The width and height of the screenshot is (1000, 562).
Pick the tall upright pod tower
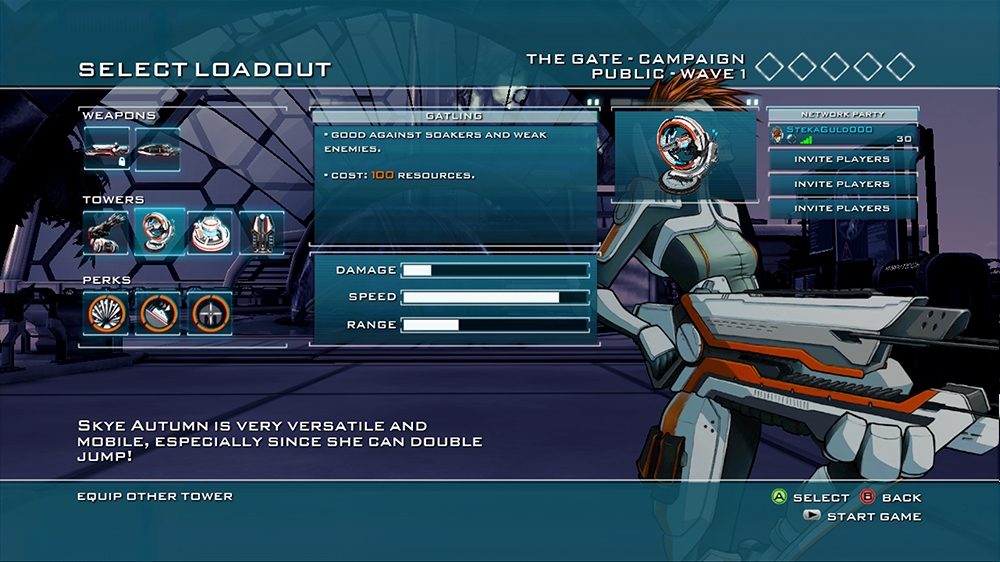tap(260, 232)
